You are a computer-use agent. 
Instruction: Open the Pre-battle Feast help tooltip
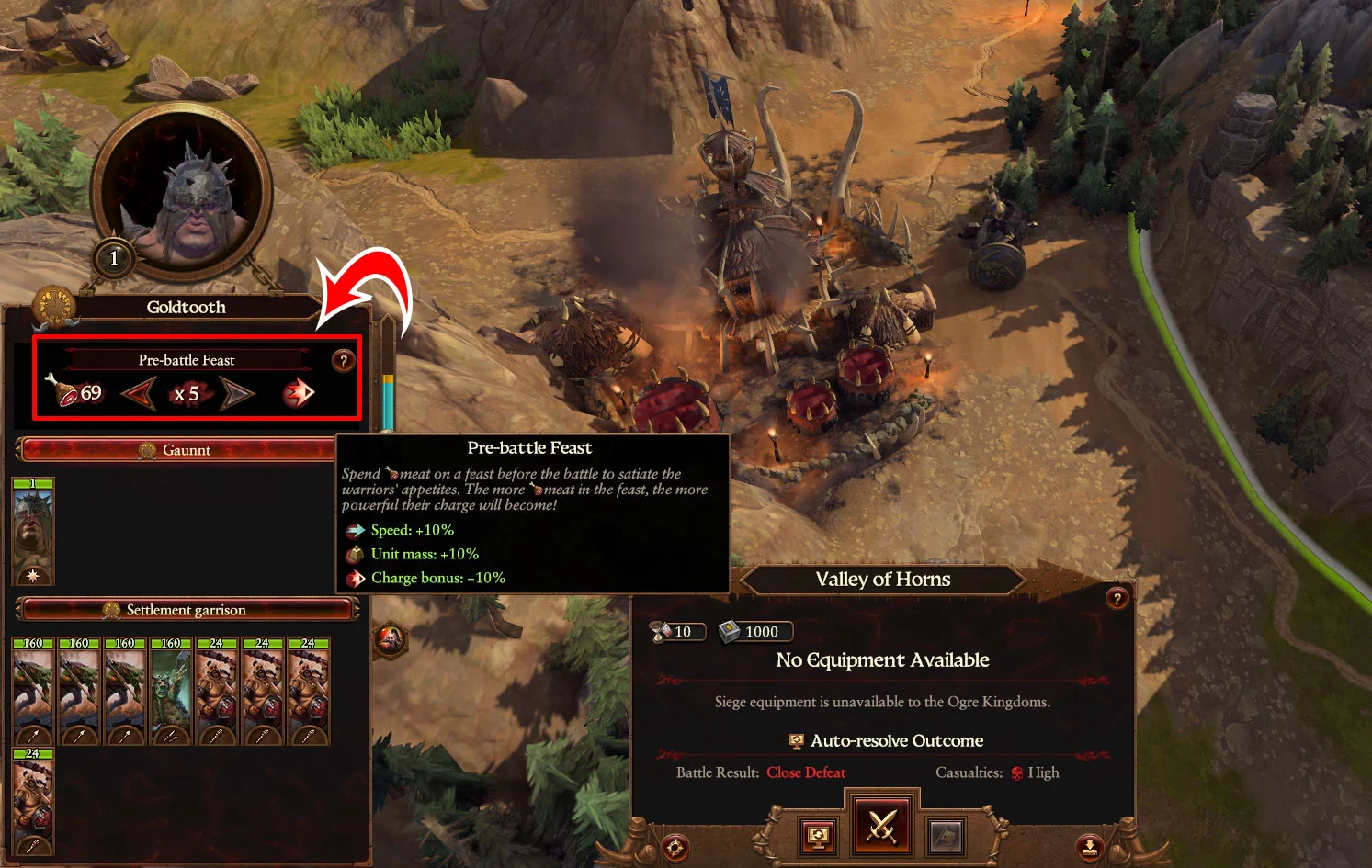[343, 361]
